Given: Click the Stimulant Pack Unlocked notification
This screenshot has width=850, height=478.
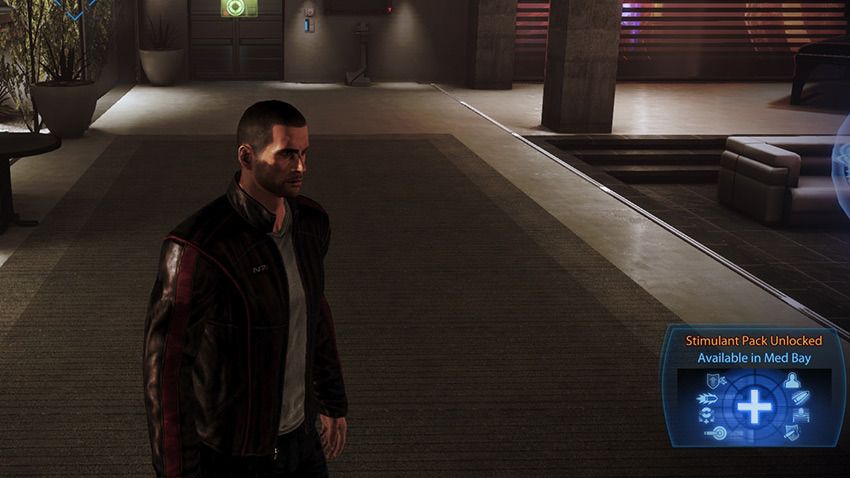Looking at the screenshot, I should [754, 385].
